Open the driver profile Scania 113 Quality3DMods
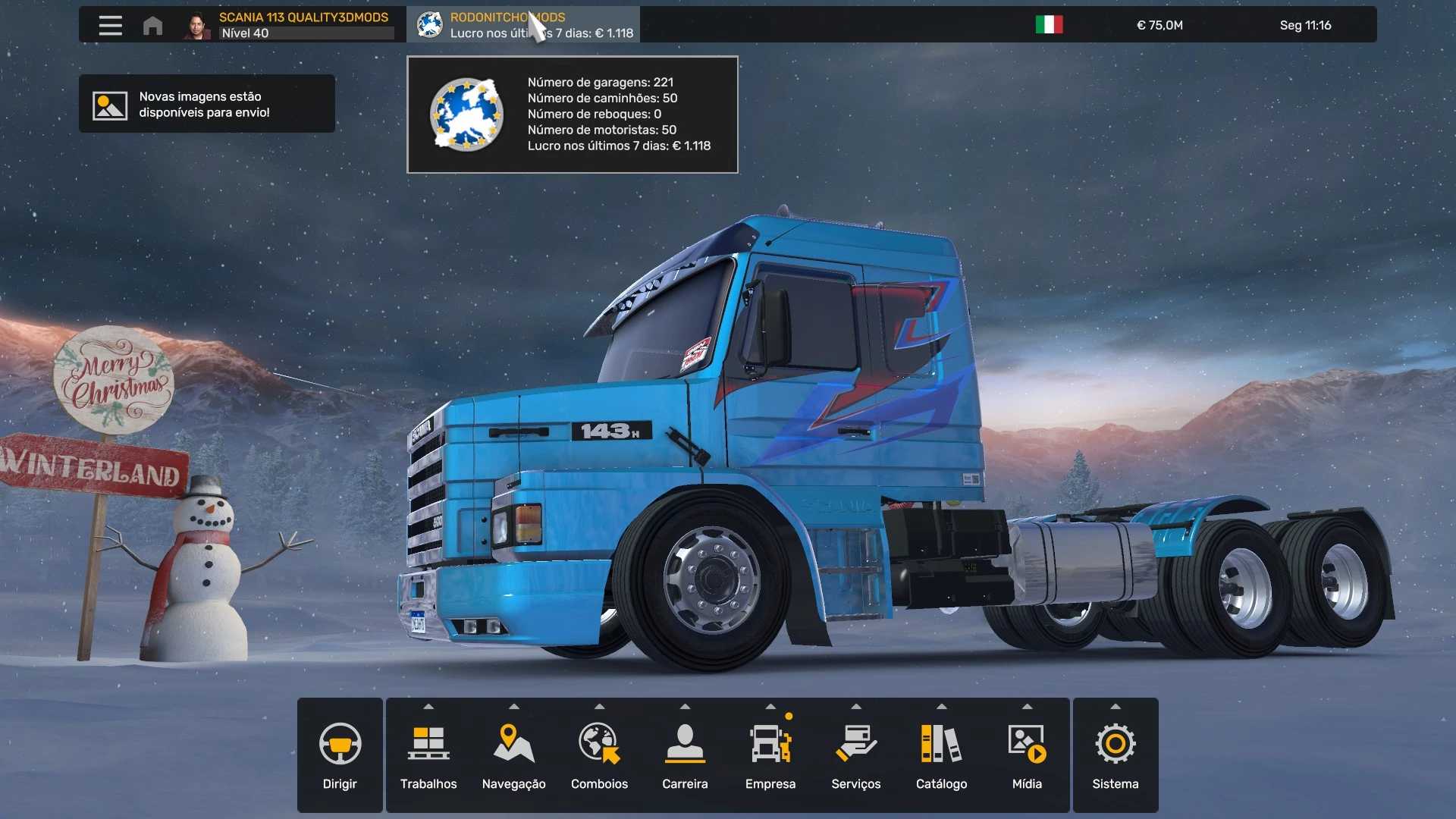The width and height of the screenshot is (1456, 819). coord(292,25)
